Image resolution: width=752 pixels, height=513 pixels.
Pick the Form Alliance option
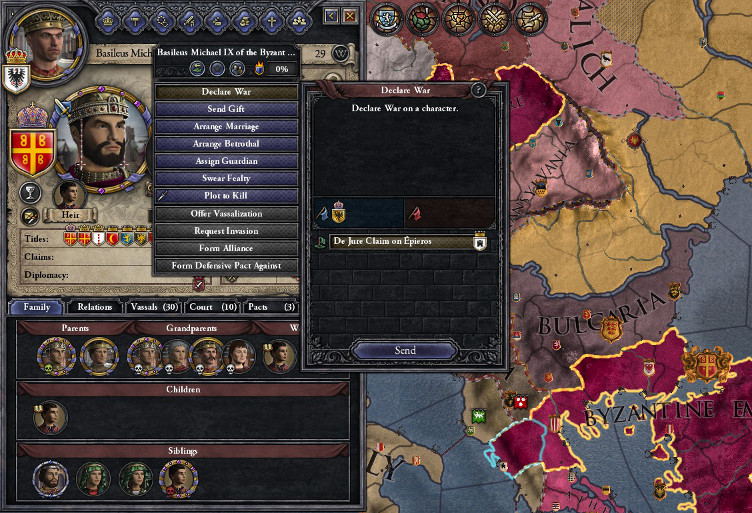(224, 248)
